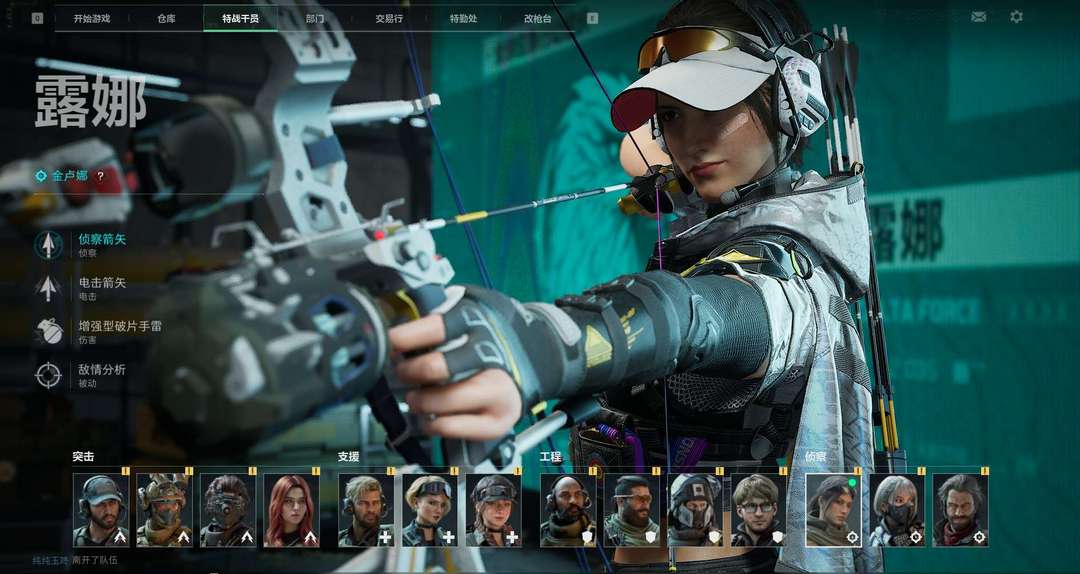Click the question mark beside 金卢娜
Screen dimensions: 1080x574
pos(100,176)
